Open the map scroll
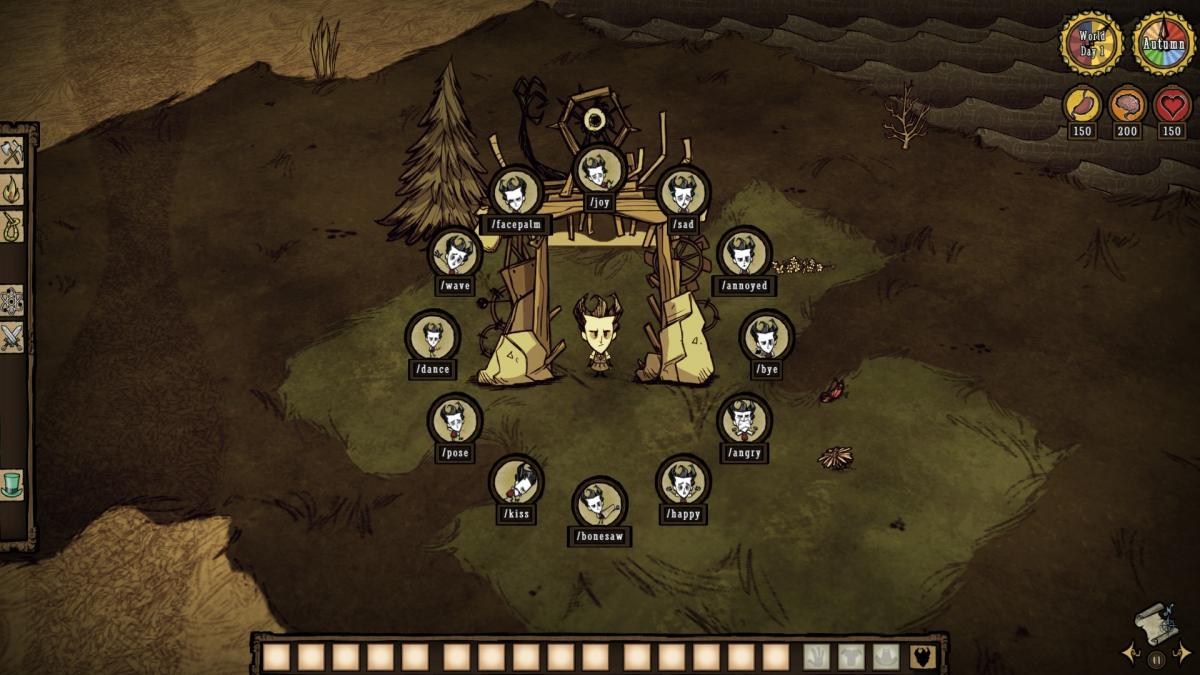1200x675 pixels. click(x=1157, y=623)
